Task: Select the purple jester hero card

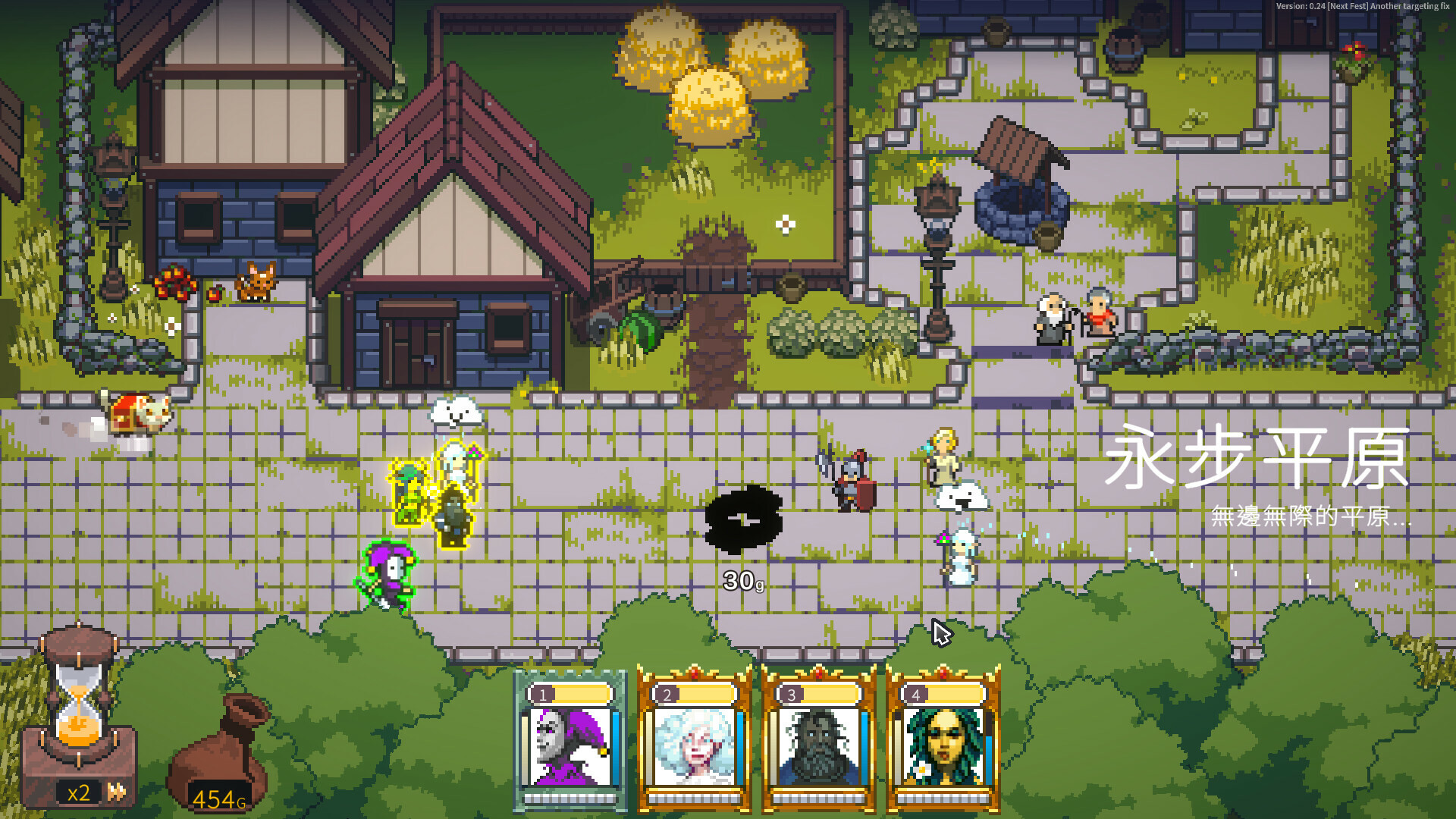Action: point(570,742)
